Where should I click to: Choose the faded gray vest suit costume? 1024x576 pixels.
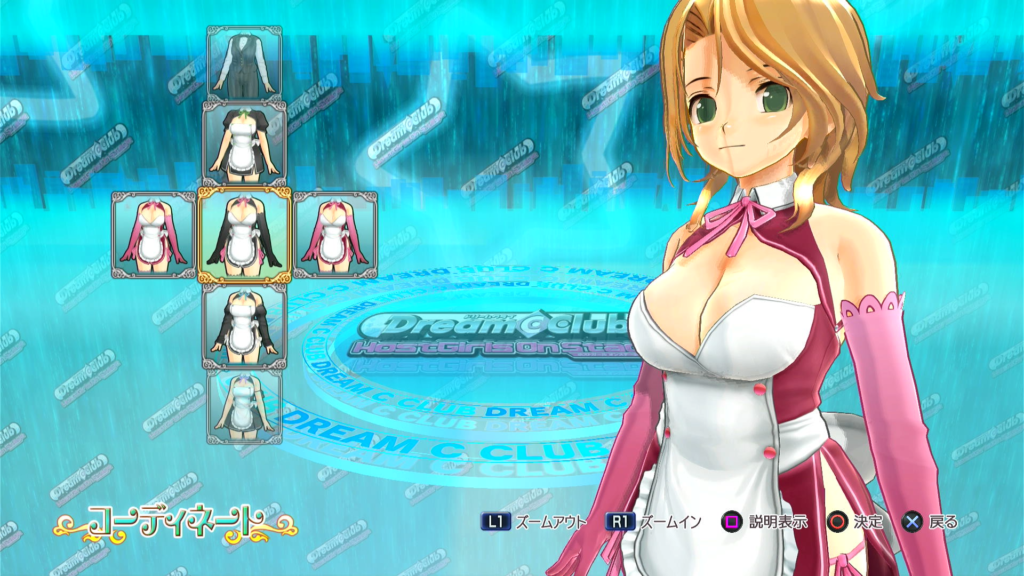pos(245,62)
